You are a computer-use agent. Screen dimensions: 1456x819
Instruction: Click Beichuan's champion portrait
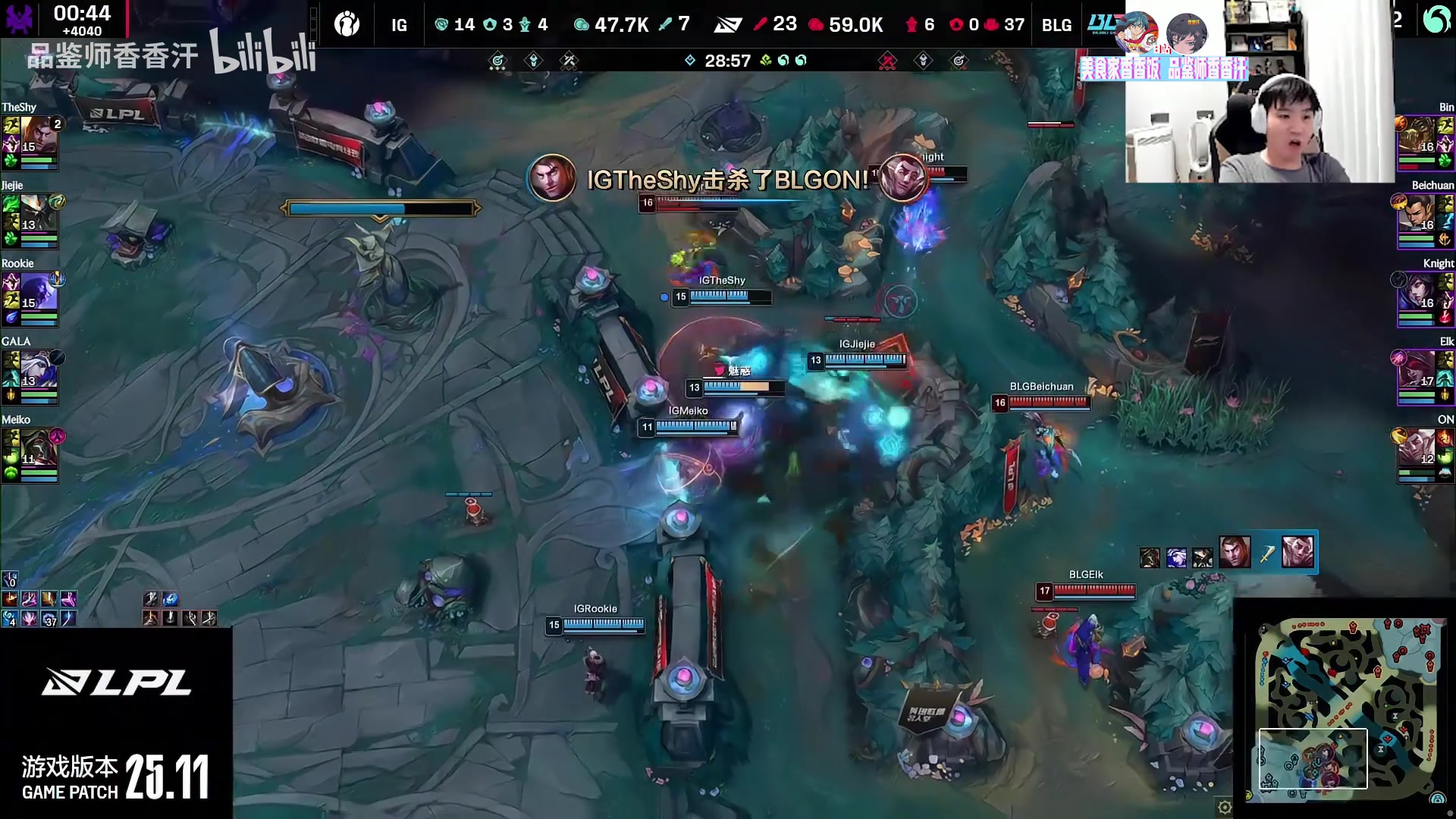[x=1418, y=215]
